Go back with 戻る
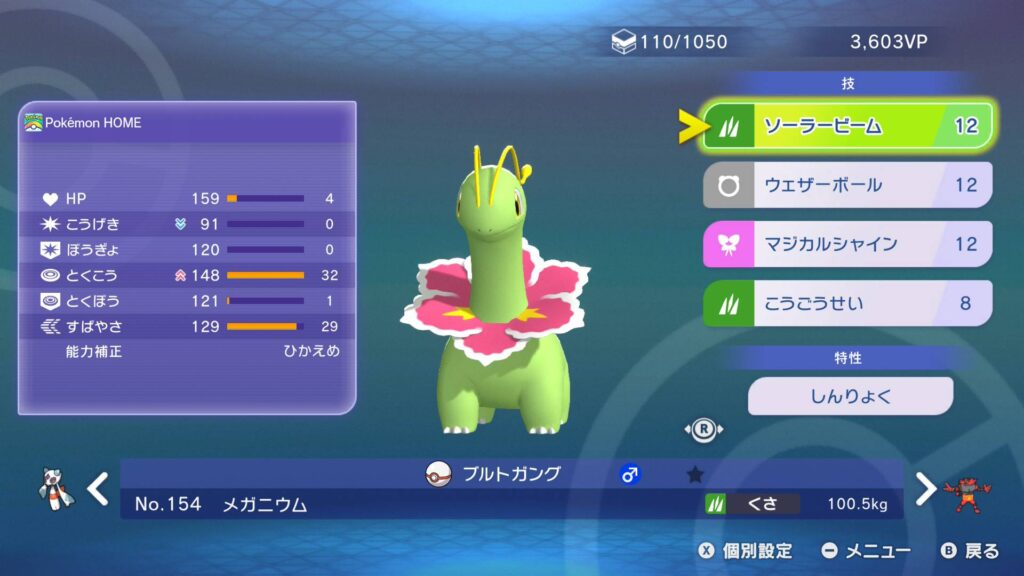This screenshot has width=1024, height=576. [x=970, y=551]
